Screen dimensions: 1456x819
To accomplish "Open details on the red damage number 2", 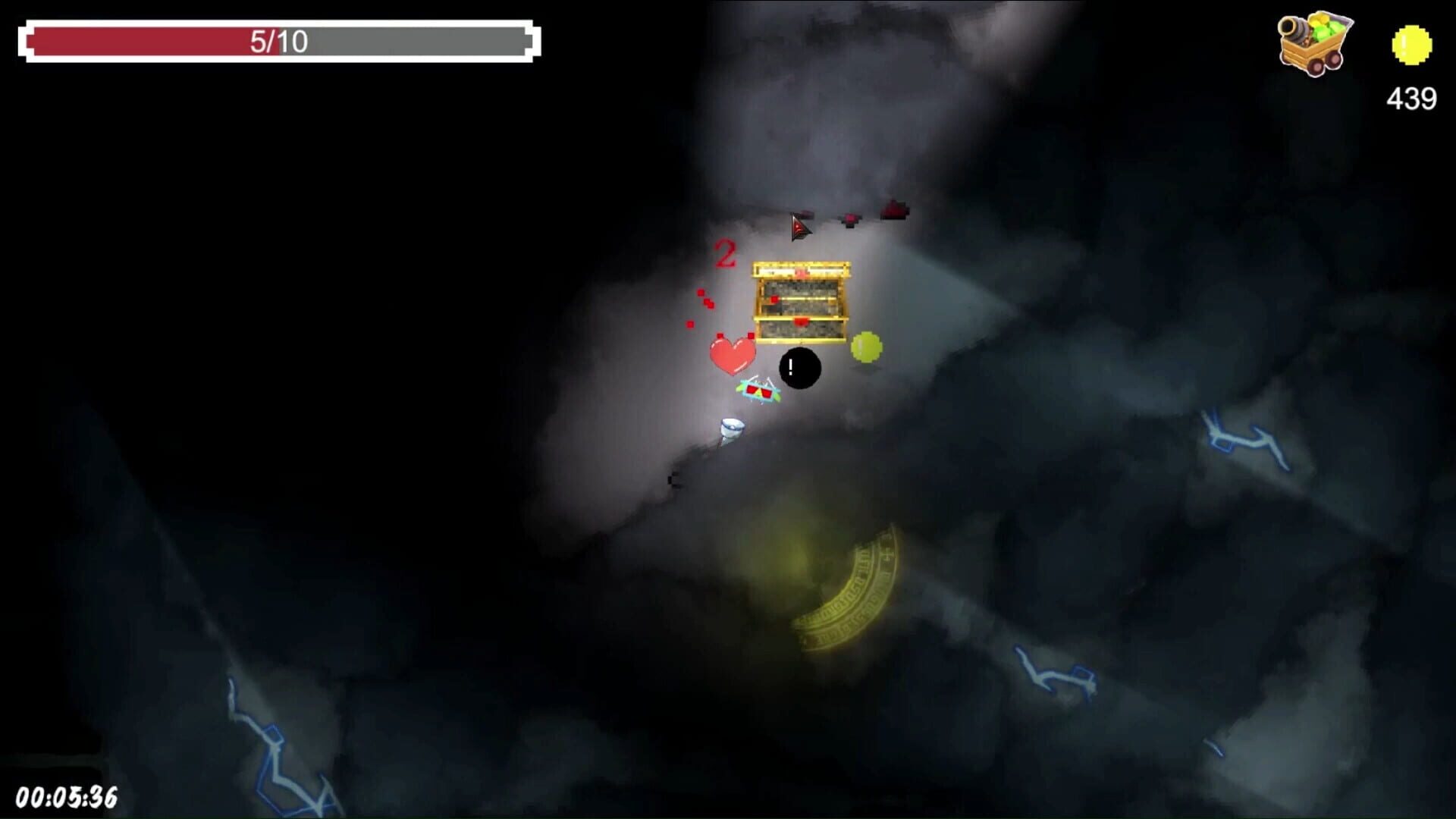I will [x=726, y=250].
